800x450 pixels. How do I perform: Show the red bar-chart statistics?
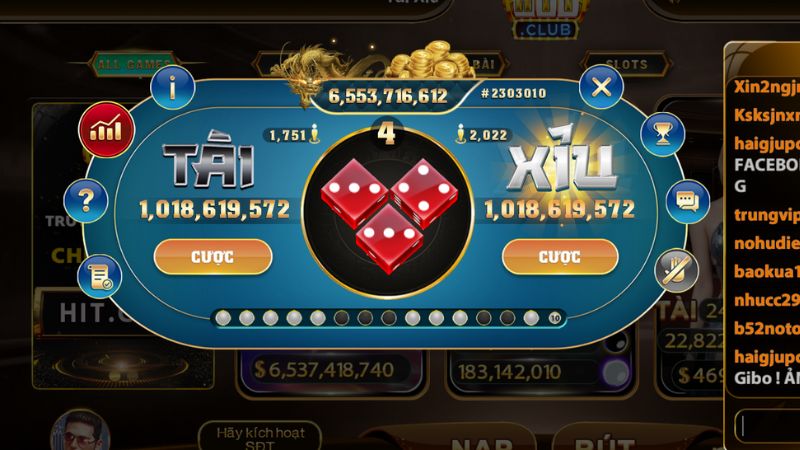tap(106, 130)
